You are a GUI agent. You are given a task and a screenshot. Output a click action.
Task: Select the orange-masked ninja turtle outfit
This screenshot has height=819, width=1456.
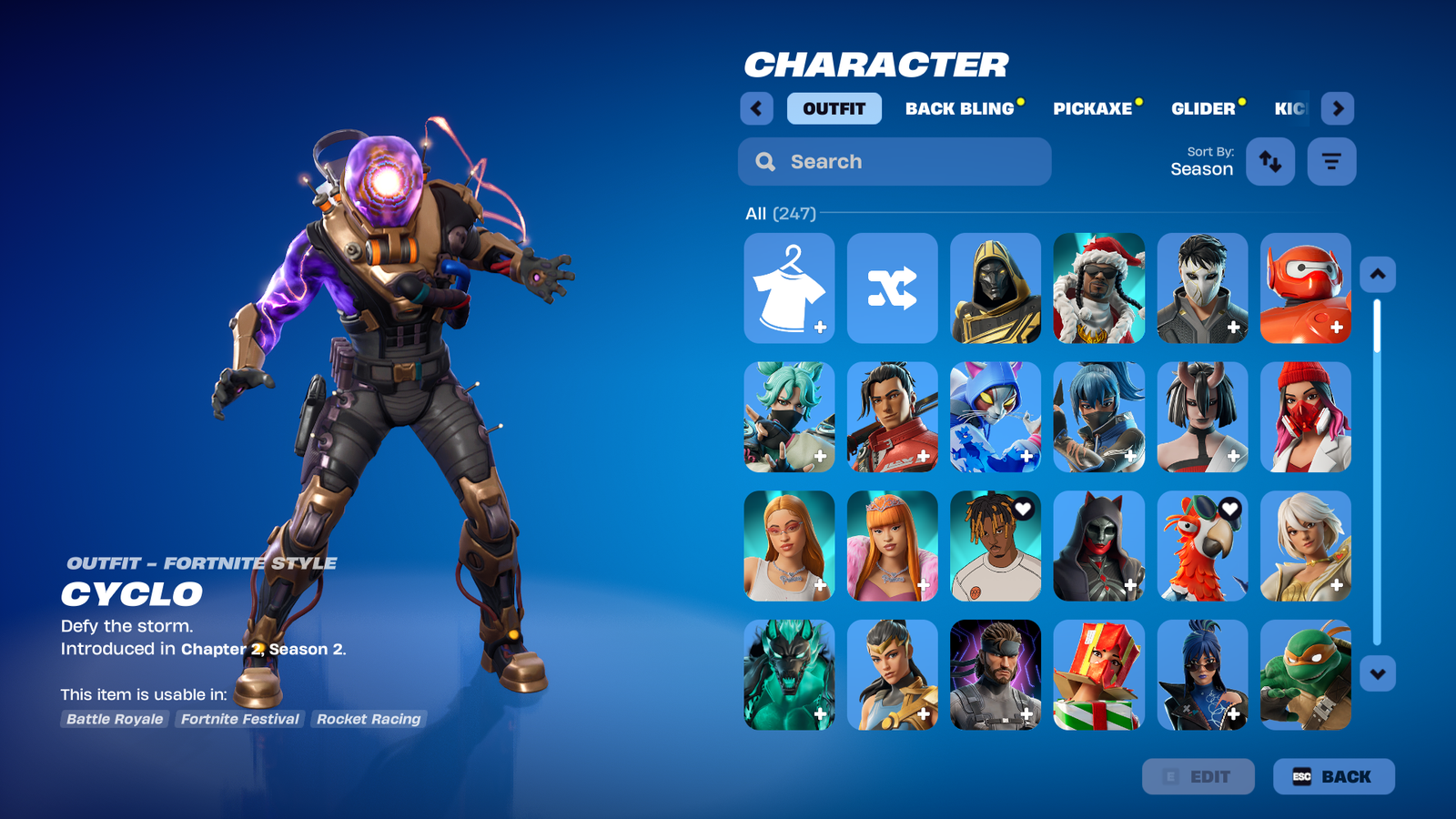tap(1305, 675)
